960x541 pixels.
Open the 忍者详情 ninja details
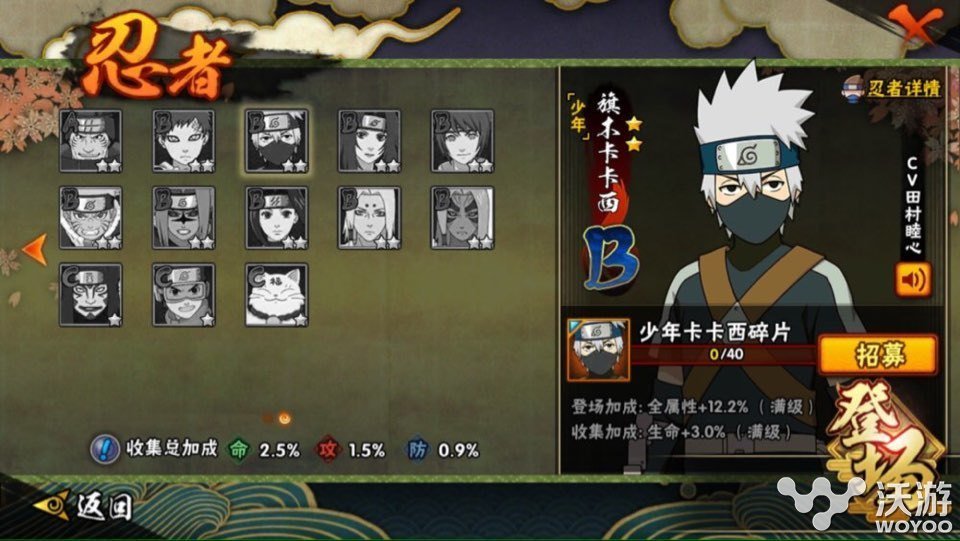tap(892, 87)
